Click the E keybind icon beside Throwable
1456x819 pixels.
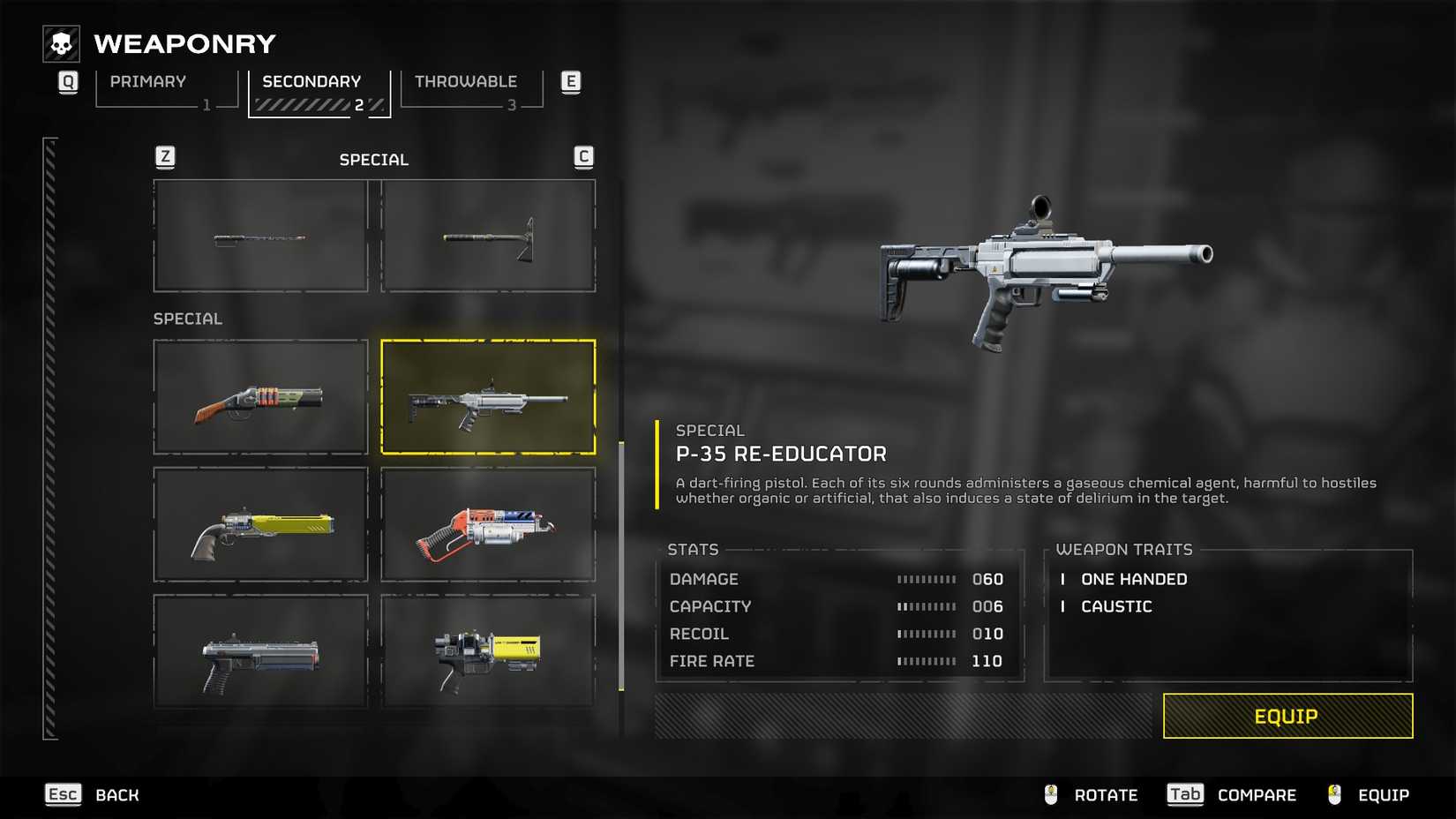coord(571,81)
